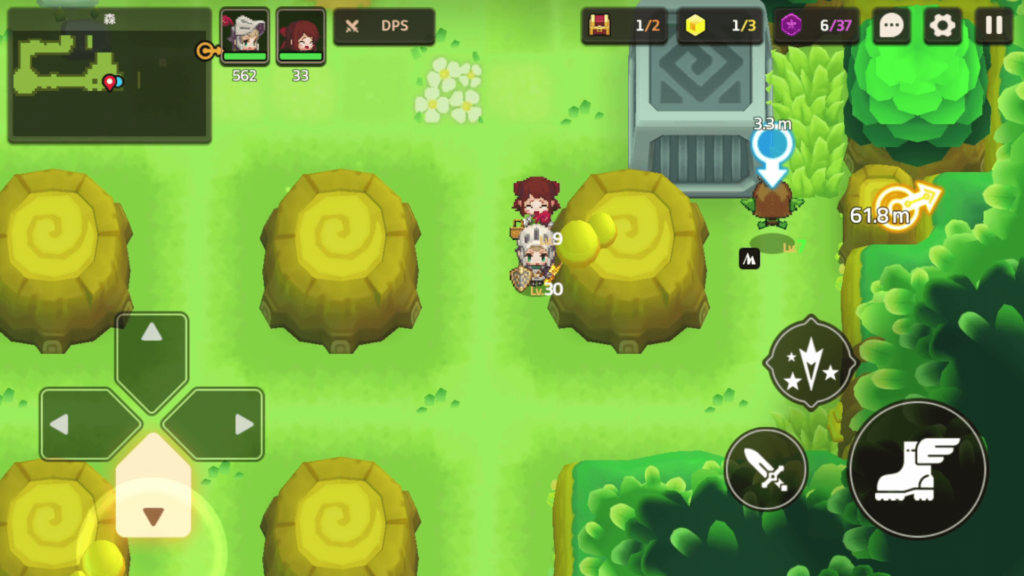Toggle the DPS meter button
1024x576 pixels.
coord(384,27)
